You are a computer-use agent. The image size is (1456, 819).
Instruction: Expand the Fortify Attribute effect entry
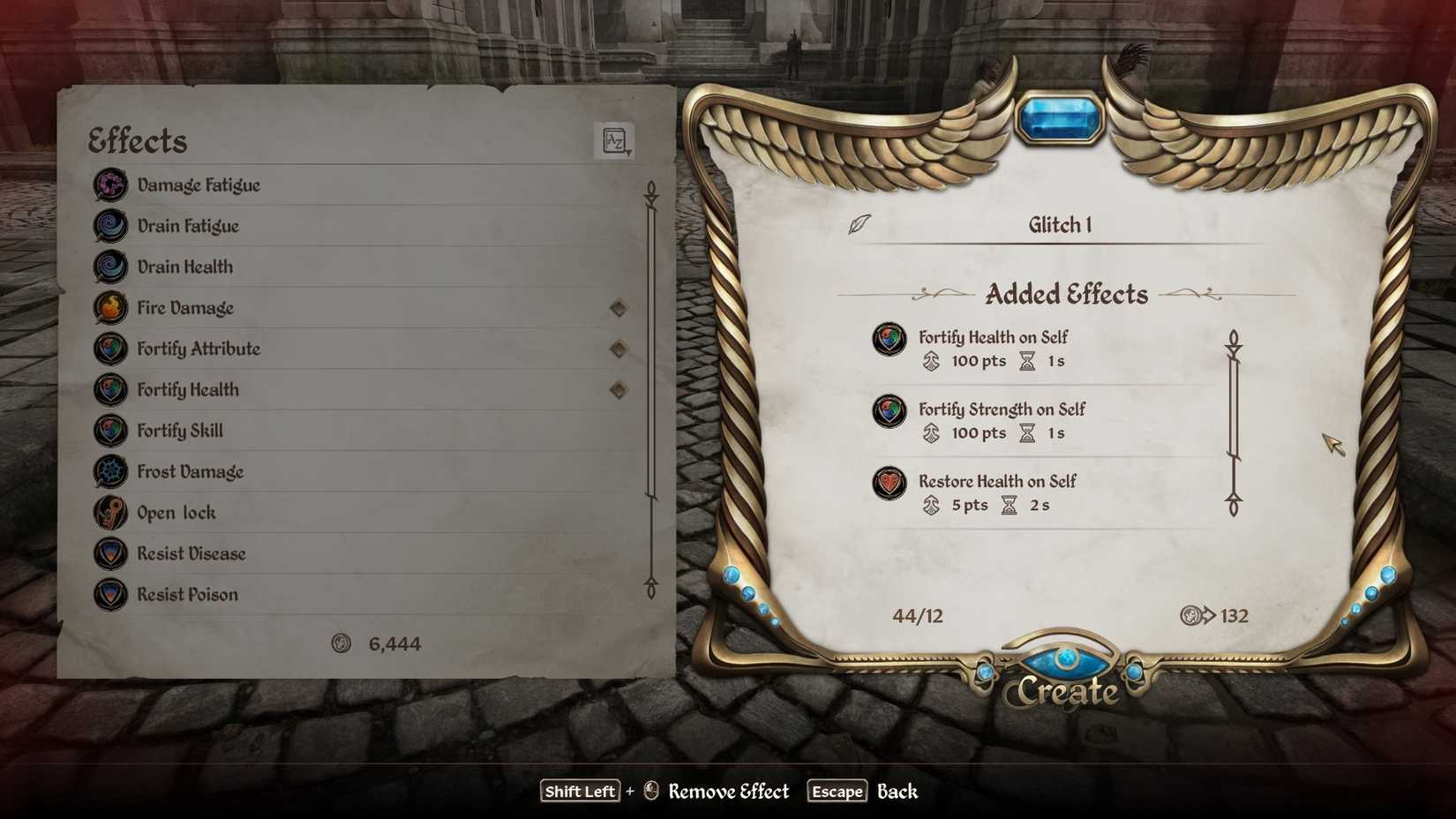[x=199, y=349]
